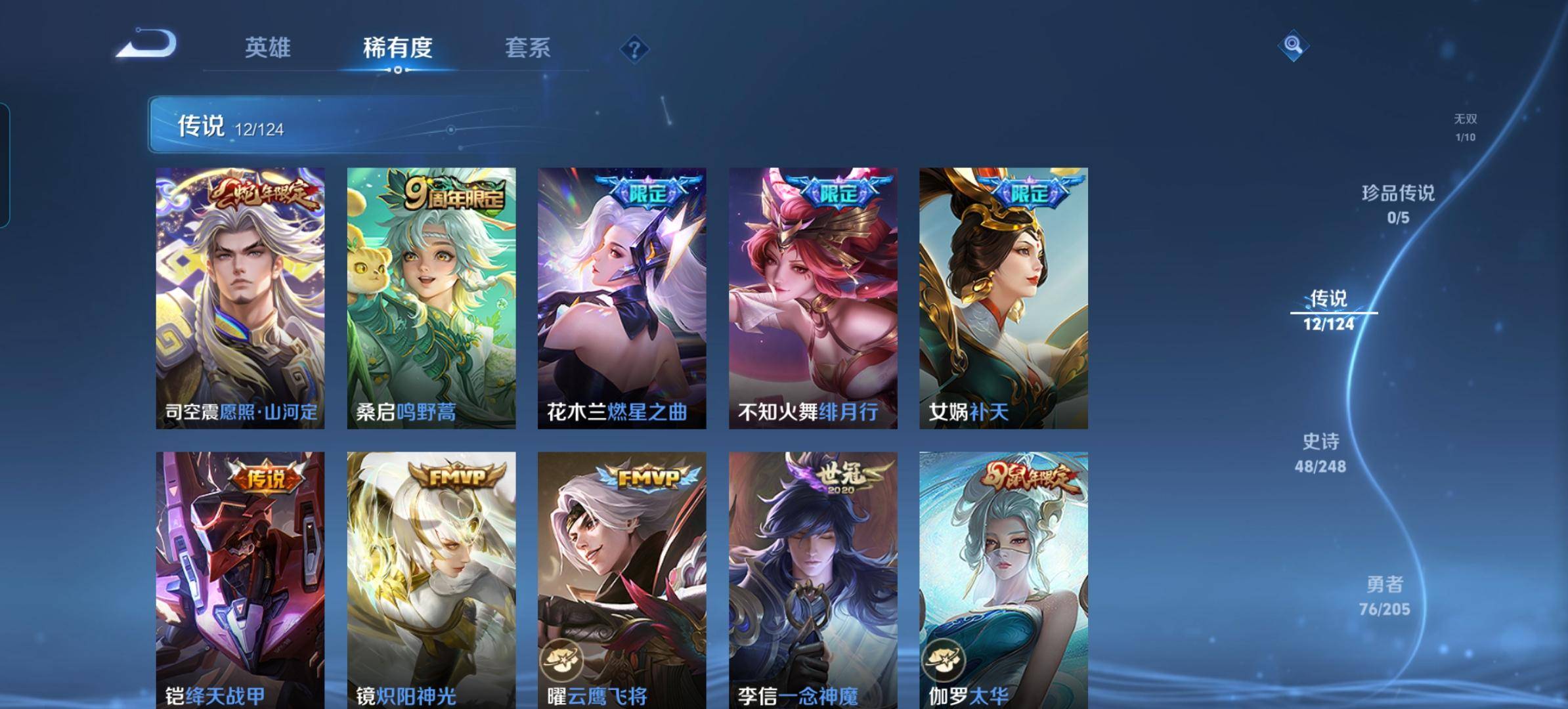
Task: Jump to the 无双 rarity section
Action: click(1465, 127)
